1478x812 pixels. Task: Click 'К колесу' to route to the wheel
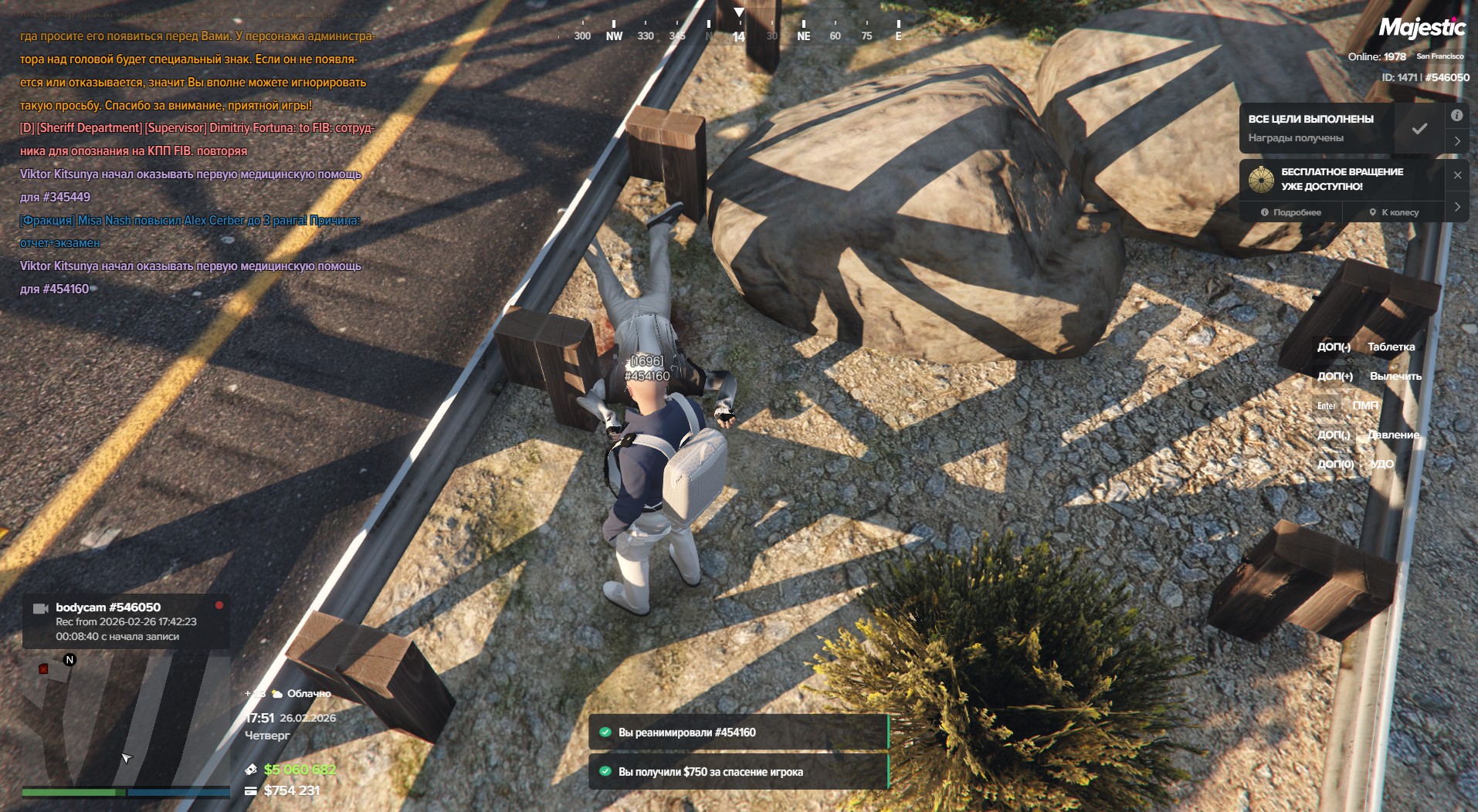pos(1394,212)
